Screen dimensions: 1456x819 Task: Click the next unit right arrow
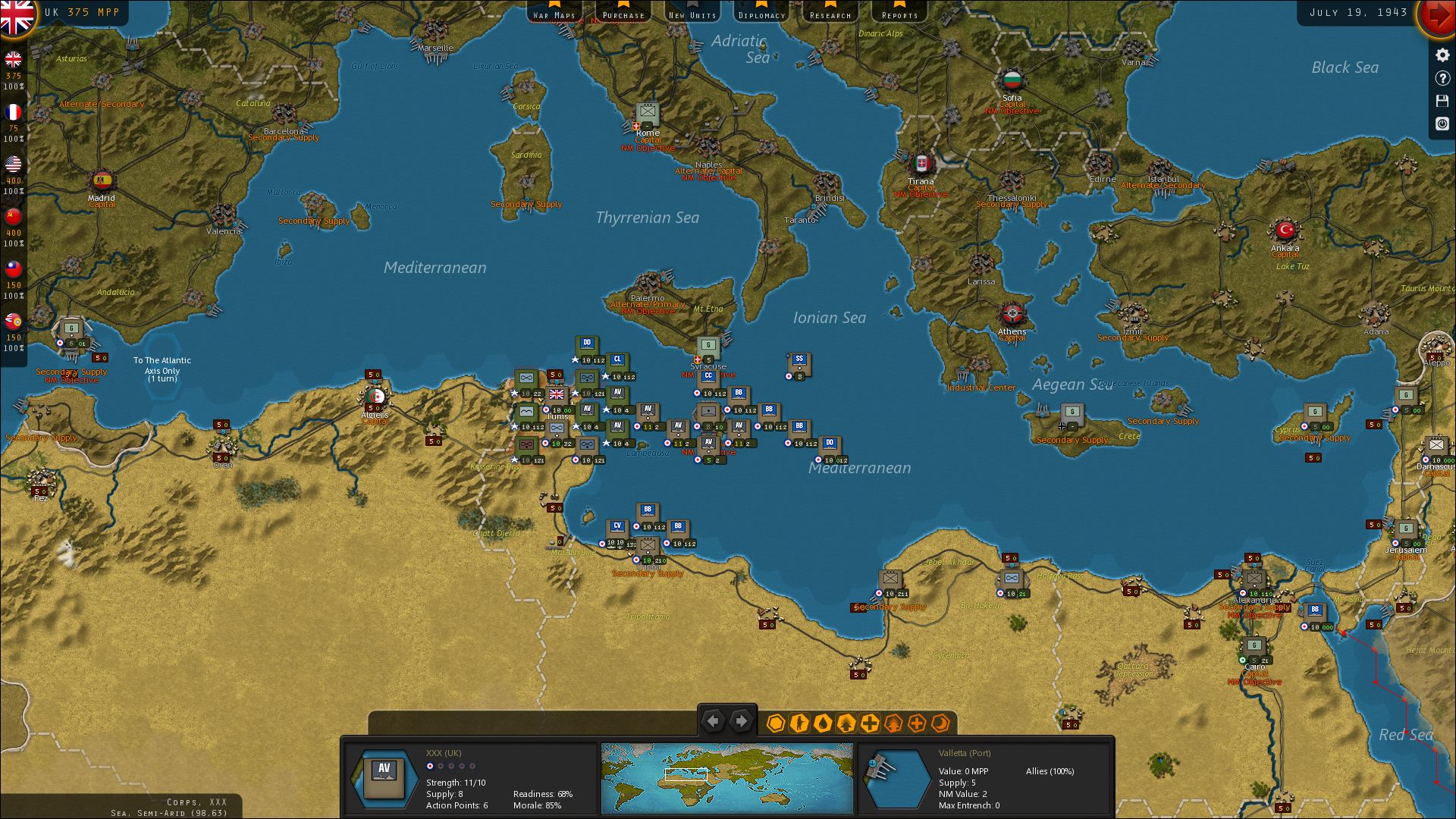741,720
